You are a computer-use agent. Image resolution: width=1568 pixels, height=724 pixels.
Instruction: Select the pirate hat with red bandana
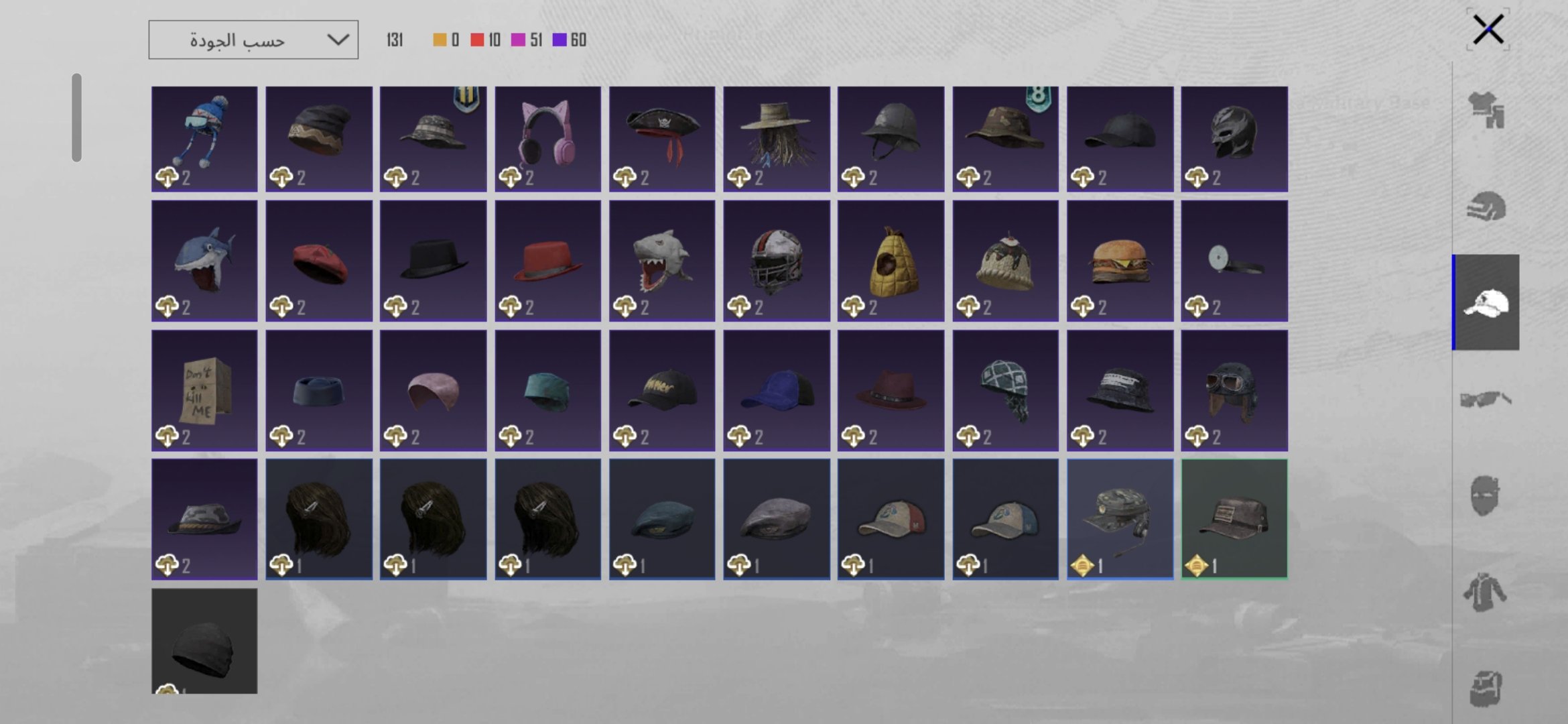[x=662, y=139]
